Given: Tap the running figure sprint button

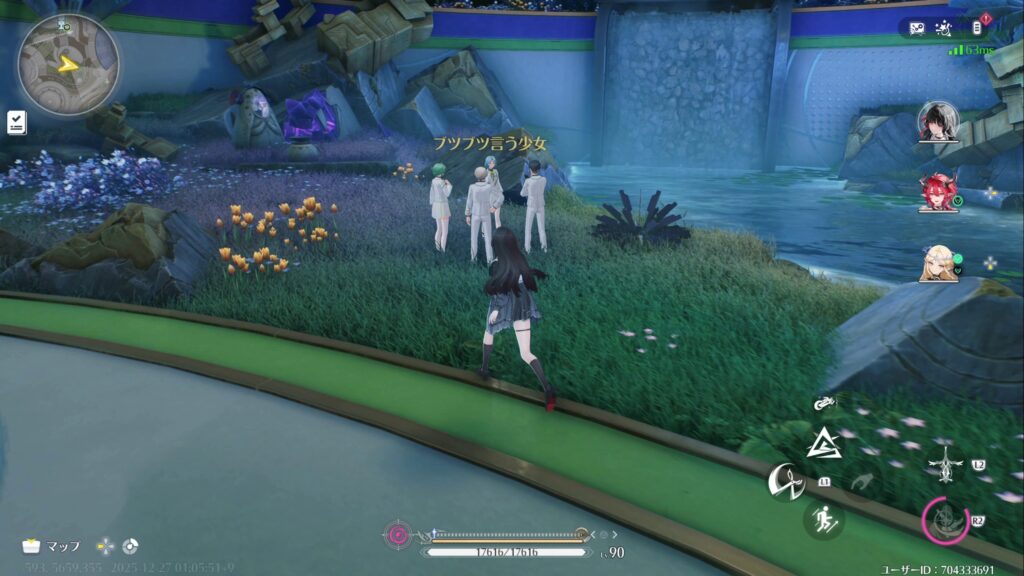Looking at the screenshot, I should tap(824, 519).
